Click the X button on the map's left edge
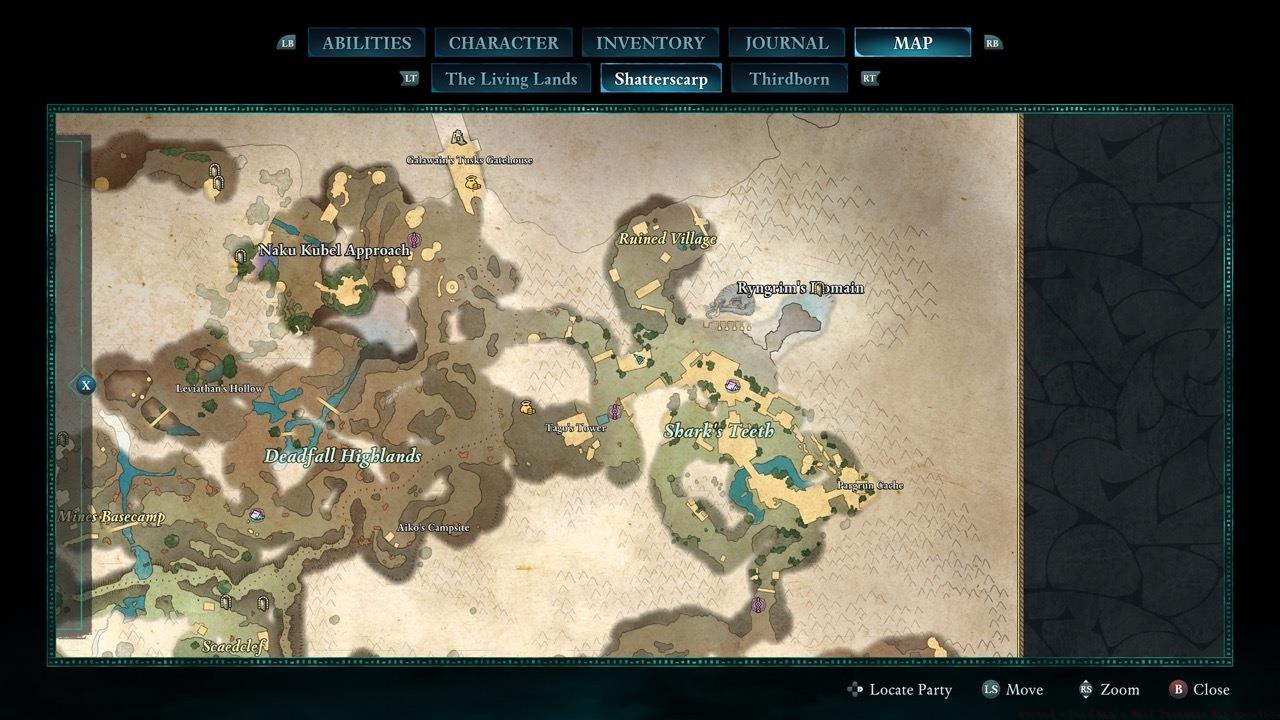1280x720 pixels. tap(86, 383)
